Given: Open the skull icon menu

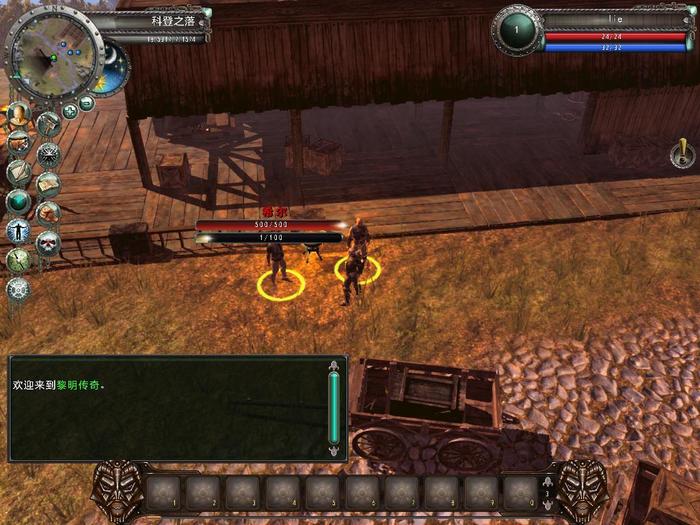Looking at the screenshot, I should click(48, 241).
